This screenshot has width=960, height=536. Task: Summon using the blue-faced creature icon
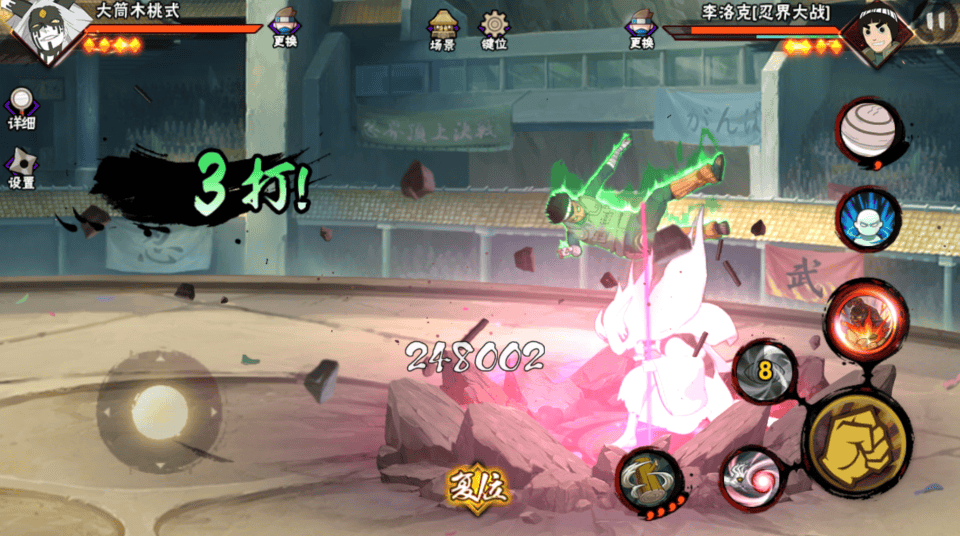click(x=868, y=218)
